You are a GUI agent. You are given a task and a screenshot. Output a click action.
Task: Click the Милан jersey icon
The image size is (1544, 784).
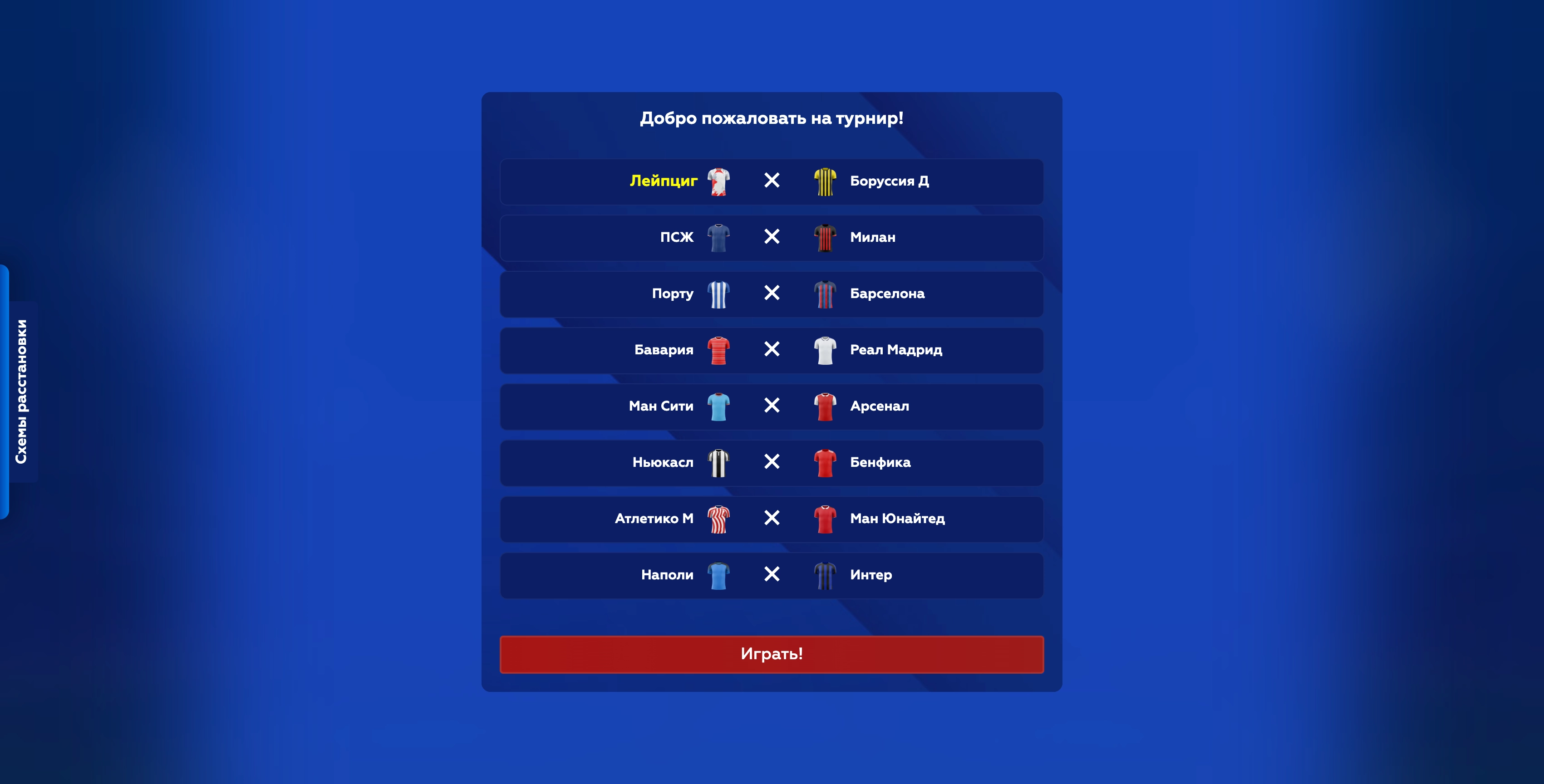point(825,237)
